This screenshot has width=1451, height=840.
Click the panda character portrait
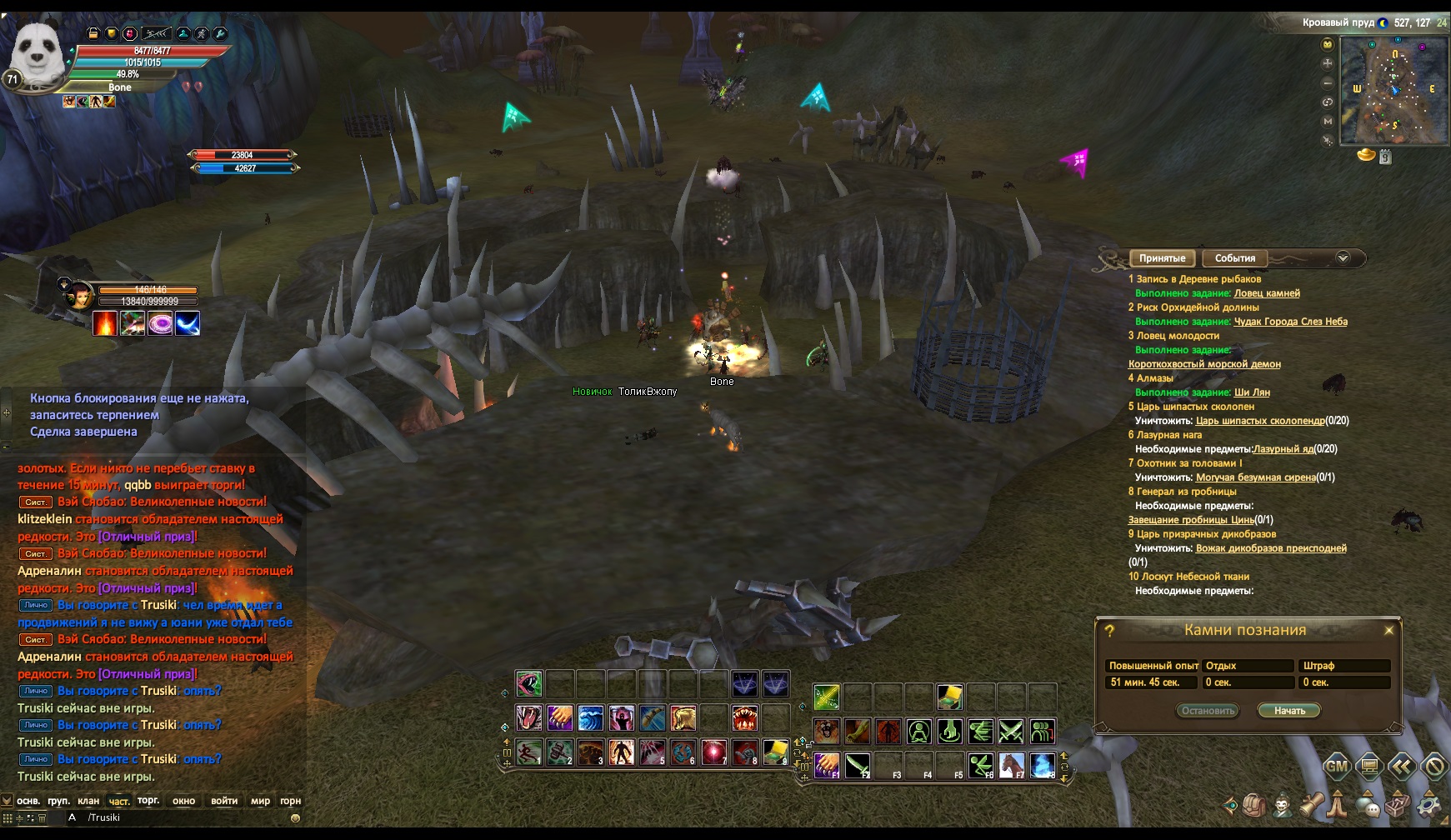(37, 57)
